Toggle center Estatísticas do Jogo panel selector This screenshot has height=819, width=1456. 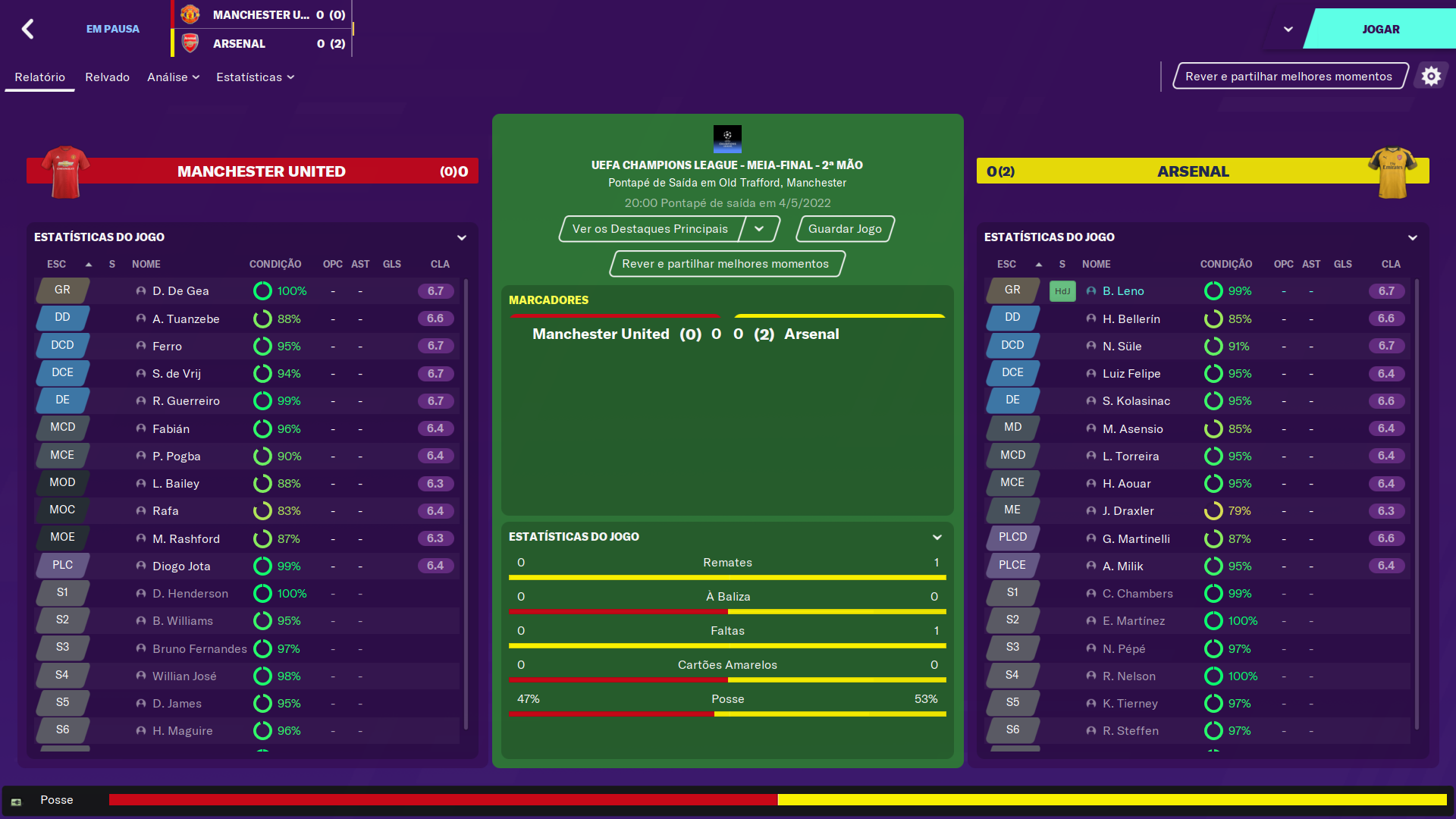pyautogui.click(x=937, y=537)
